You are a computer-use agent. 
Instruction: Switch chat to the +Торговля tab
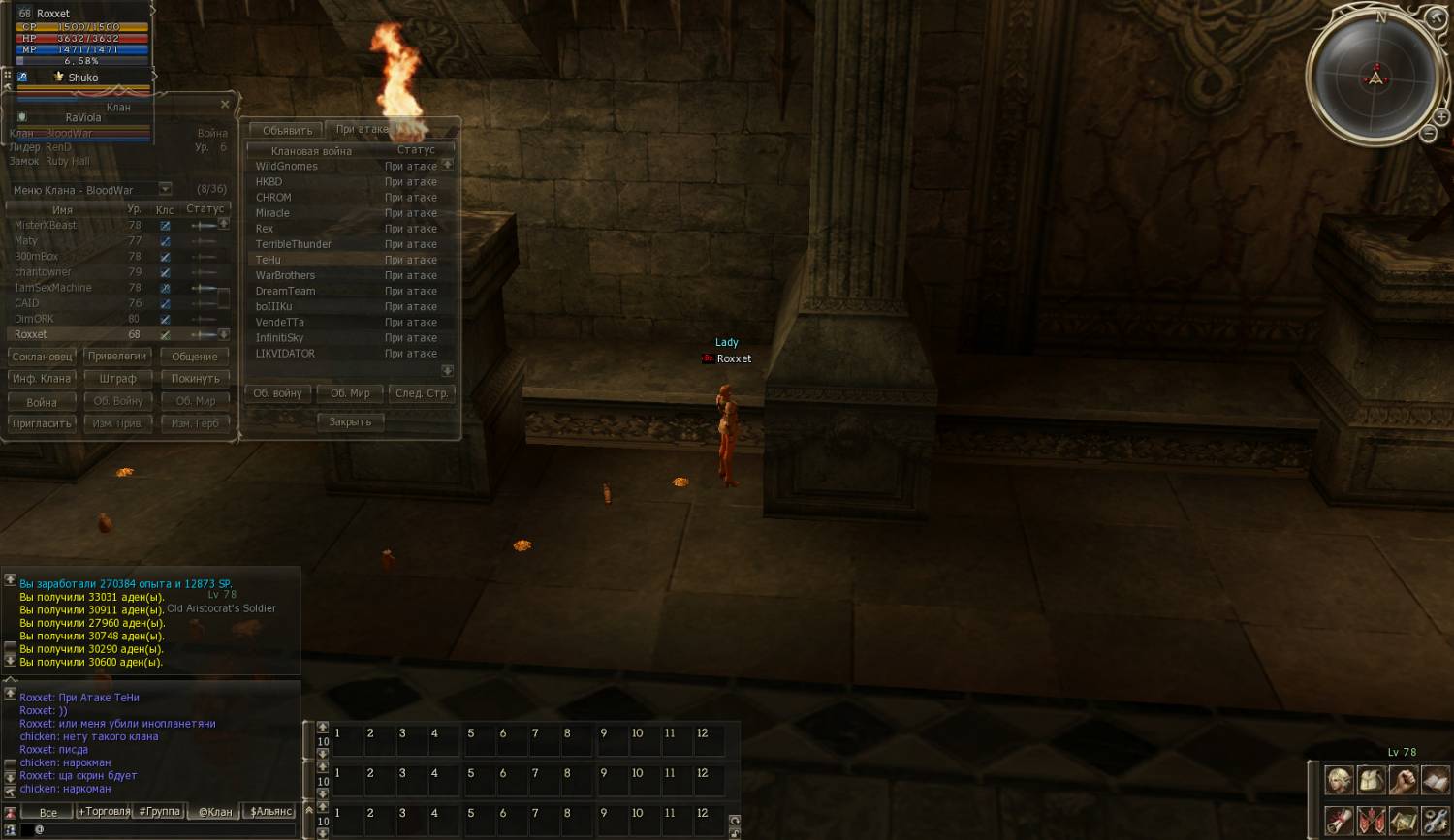point(104,812)
